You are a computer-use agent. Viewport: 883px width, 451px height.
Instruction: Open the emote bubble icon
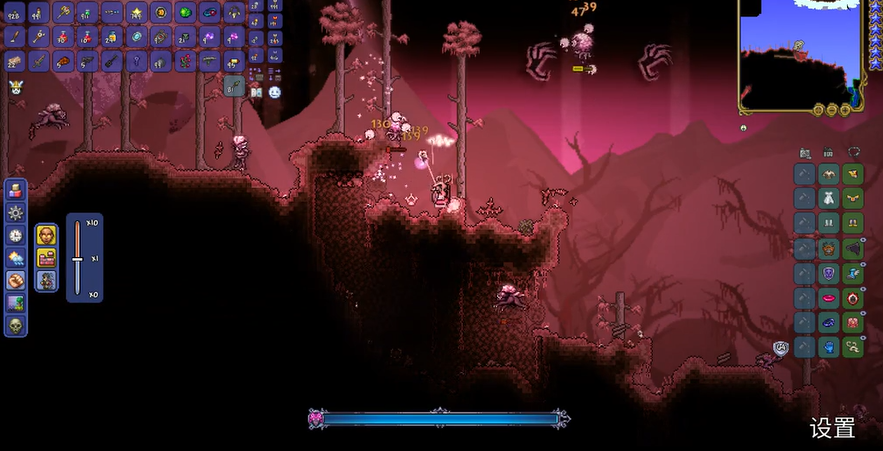coord(274,92)
